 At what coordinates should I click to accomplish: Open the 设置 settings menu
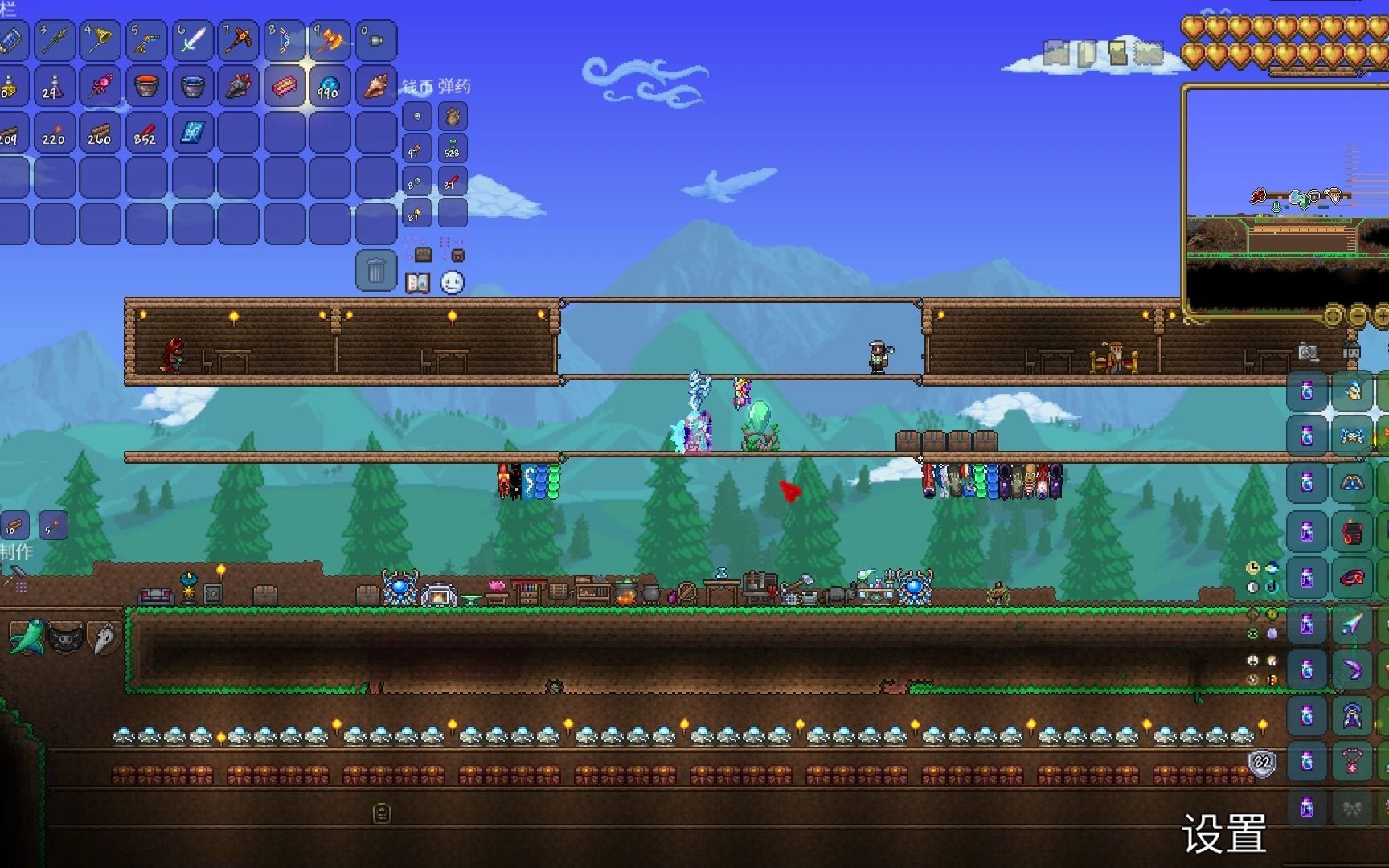(x=1223, y=833)
